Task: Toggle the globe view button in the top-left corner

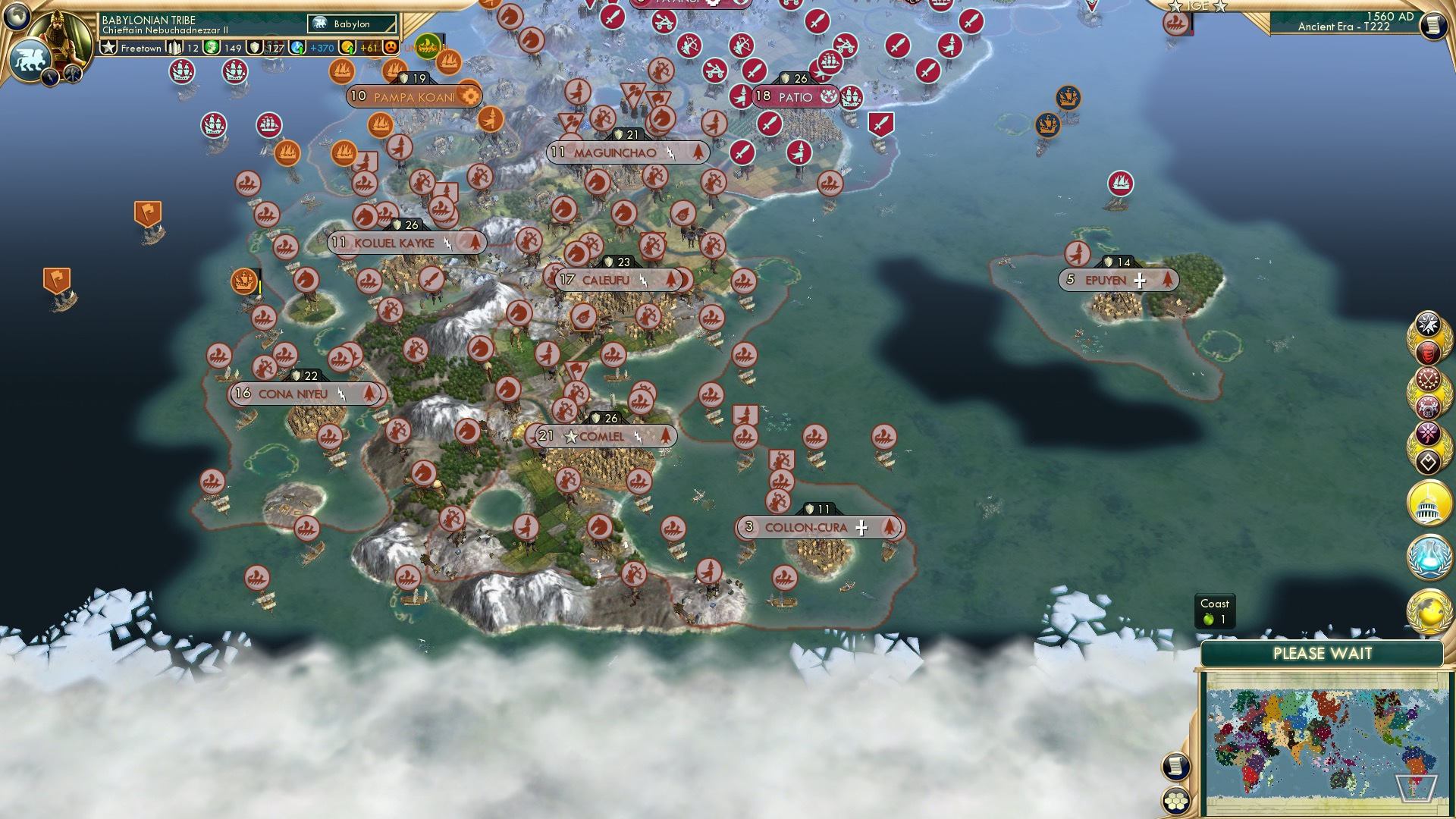Action: click(x=16, y=16)
